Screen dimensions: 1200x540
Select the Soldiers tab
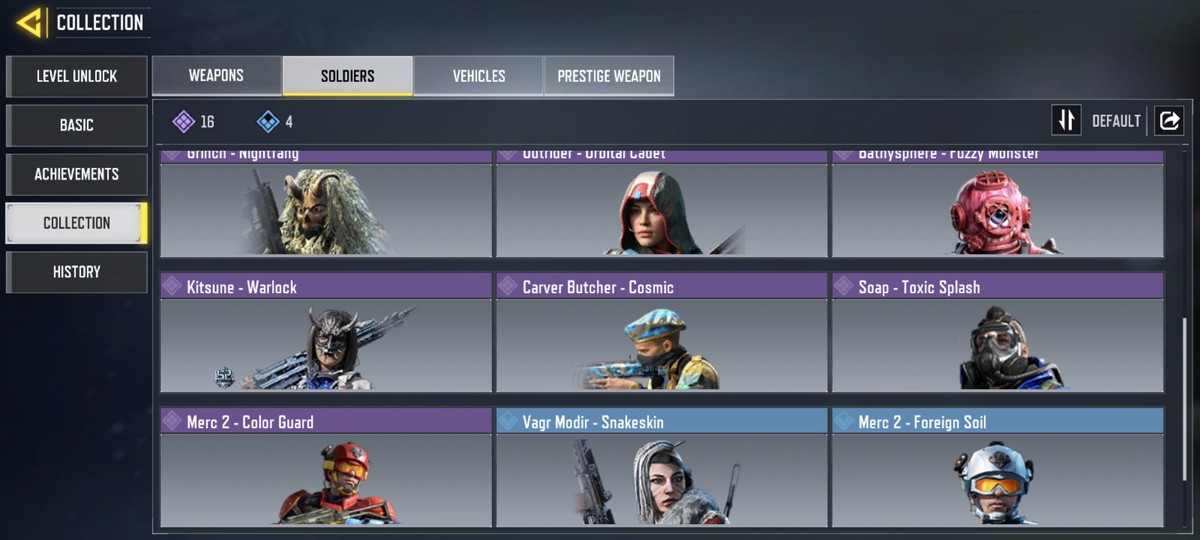tap(348, 76)
